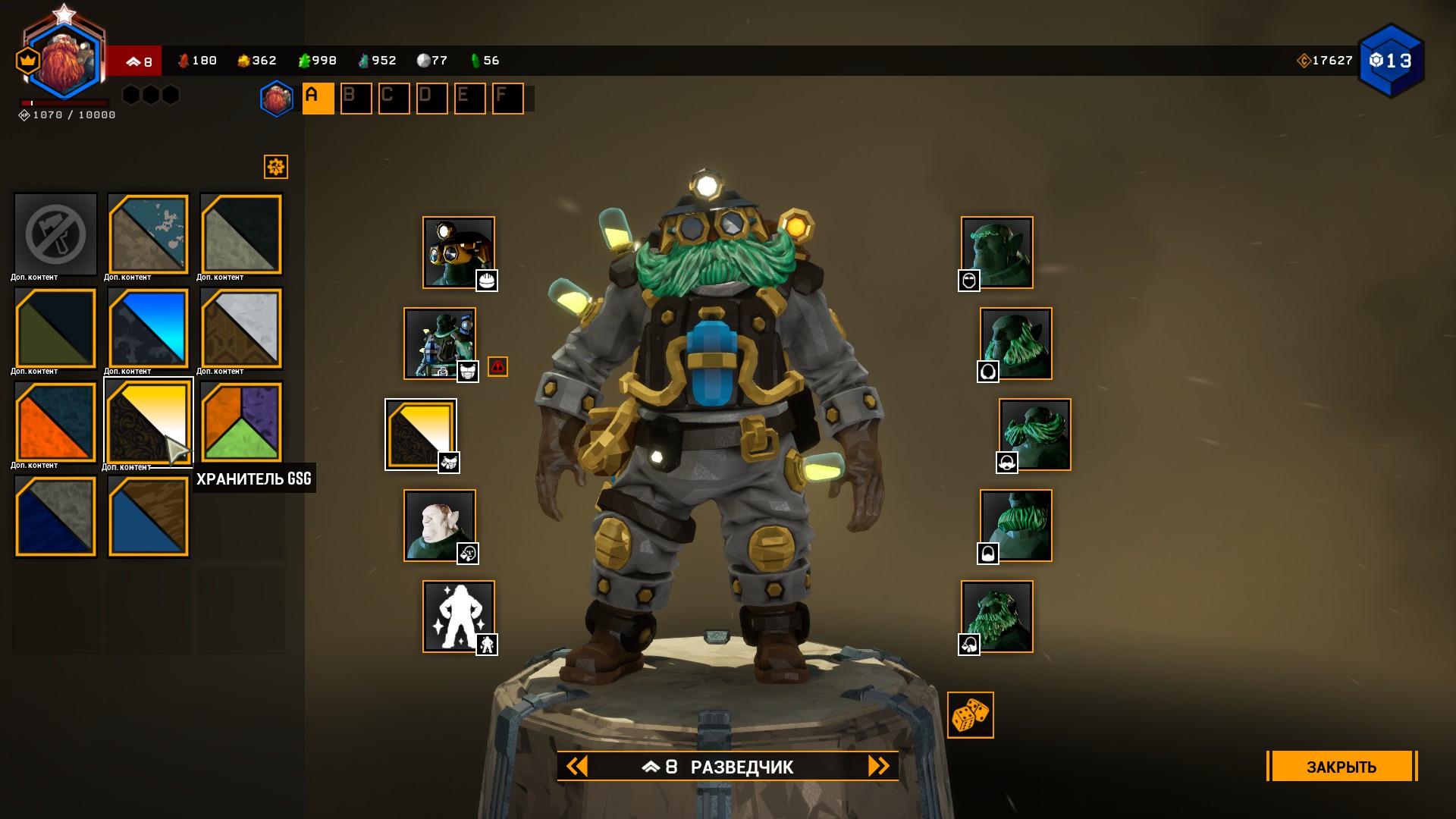Open the pale skin color slot
Viewport: 1456px width, 819px height.
coord(439,526)
